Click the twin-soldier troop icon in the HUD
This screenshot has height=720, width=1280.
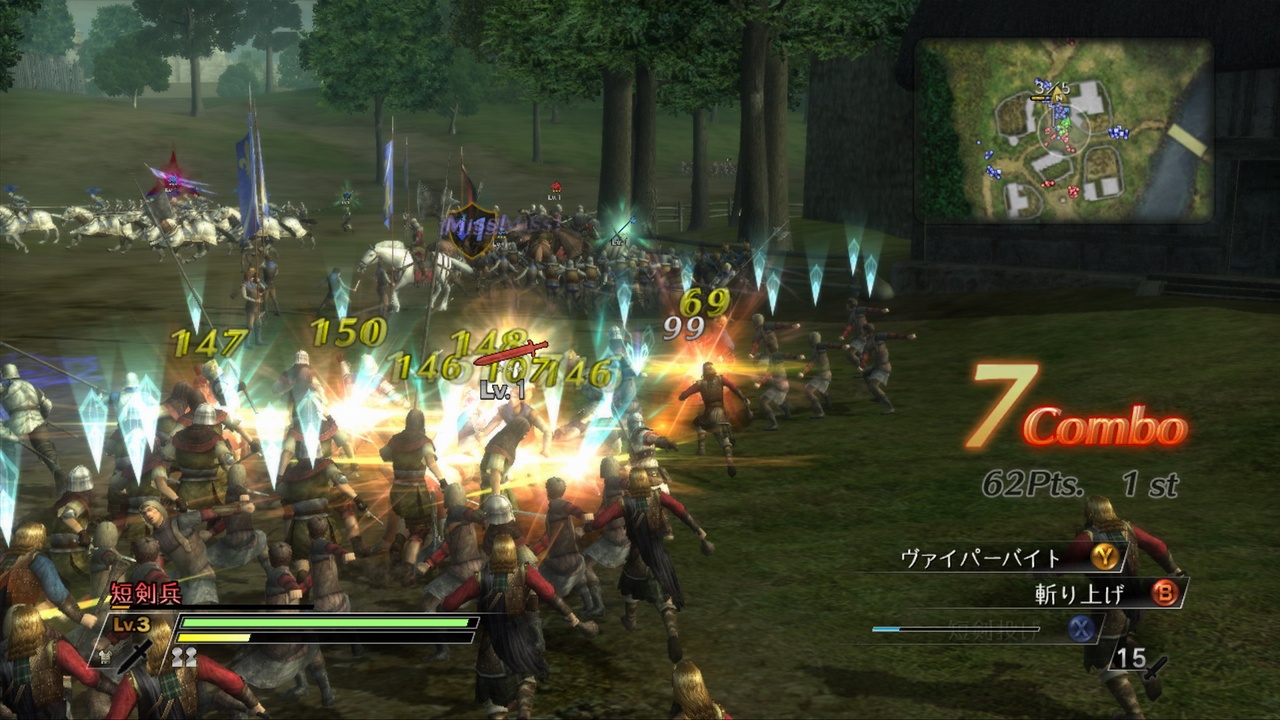(x=183, y=656)
